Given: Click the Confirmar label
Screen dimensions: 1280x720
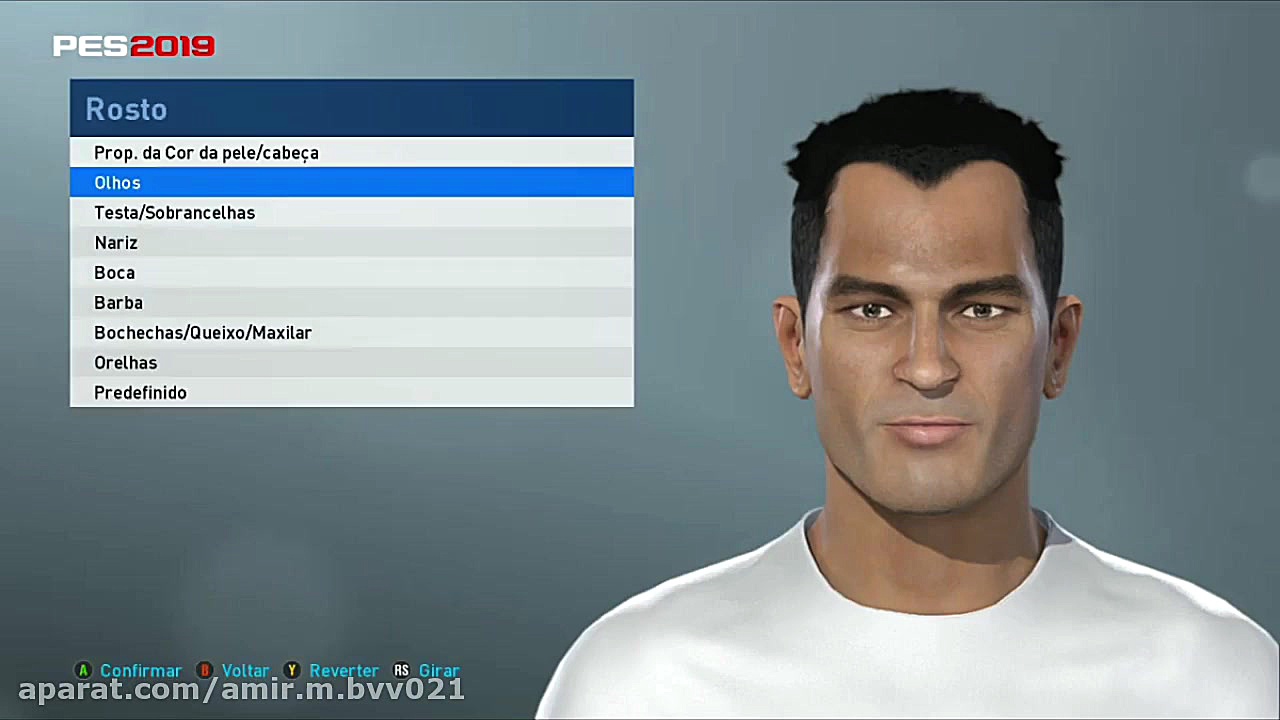Looking at the screenshot, I should [x=140, y=671].
